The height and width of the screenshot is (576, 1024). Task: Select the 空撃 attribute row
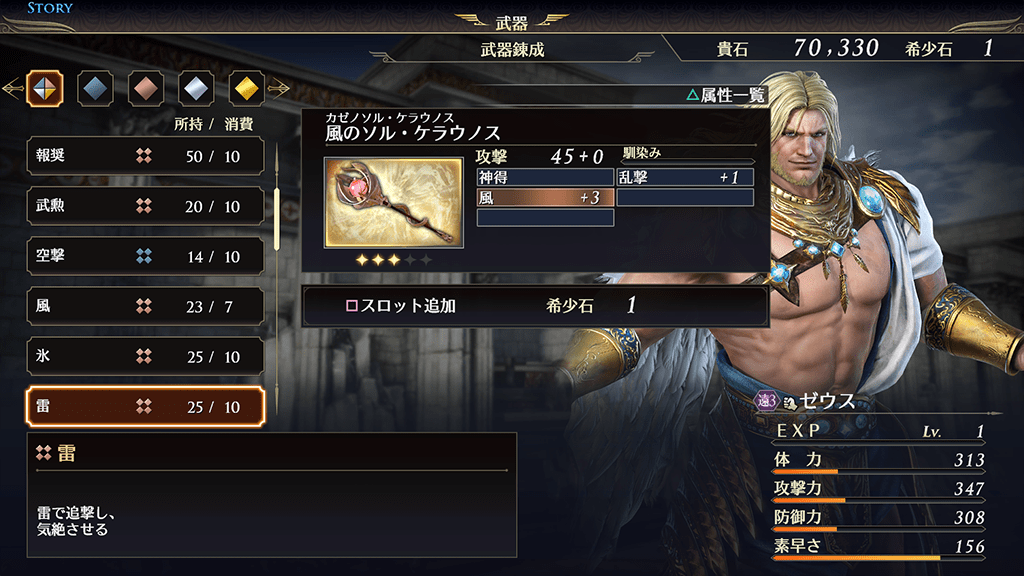pos(145,256)
